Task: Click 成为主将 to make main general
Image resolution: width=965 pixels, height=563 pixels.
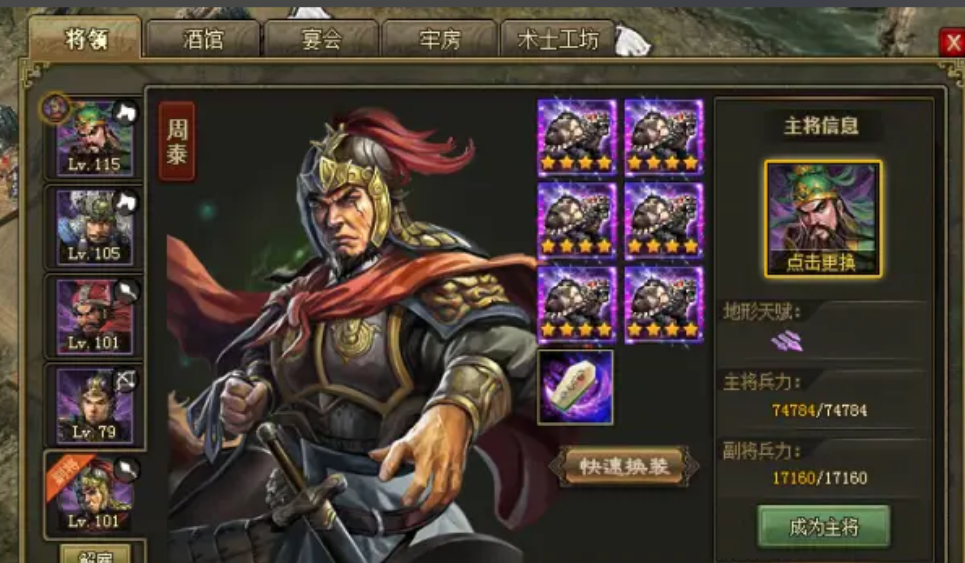Action: tap(823, 527)
